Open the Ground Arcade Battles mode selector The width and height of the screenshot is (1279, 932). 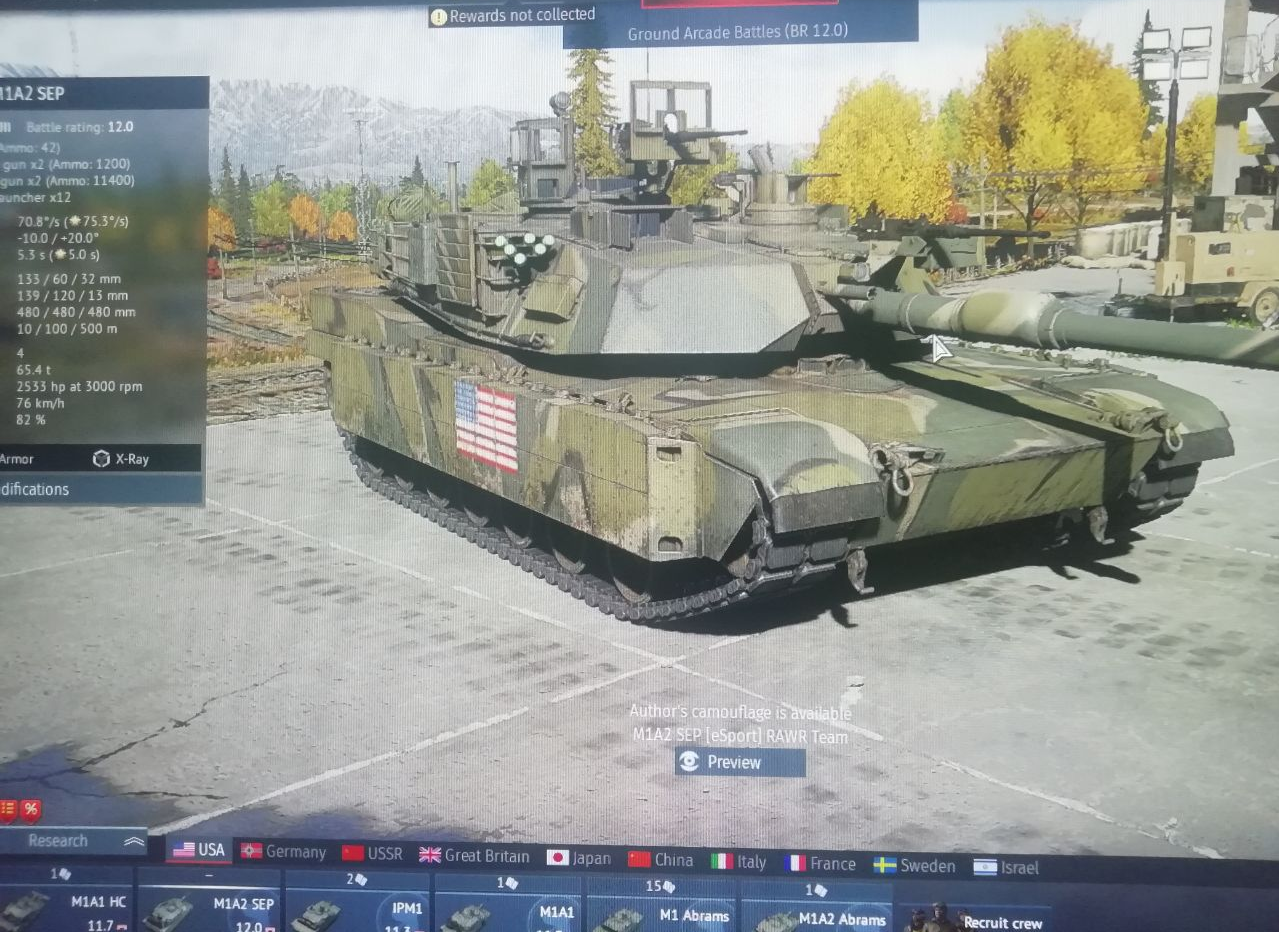738,32
